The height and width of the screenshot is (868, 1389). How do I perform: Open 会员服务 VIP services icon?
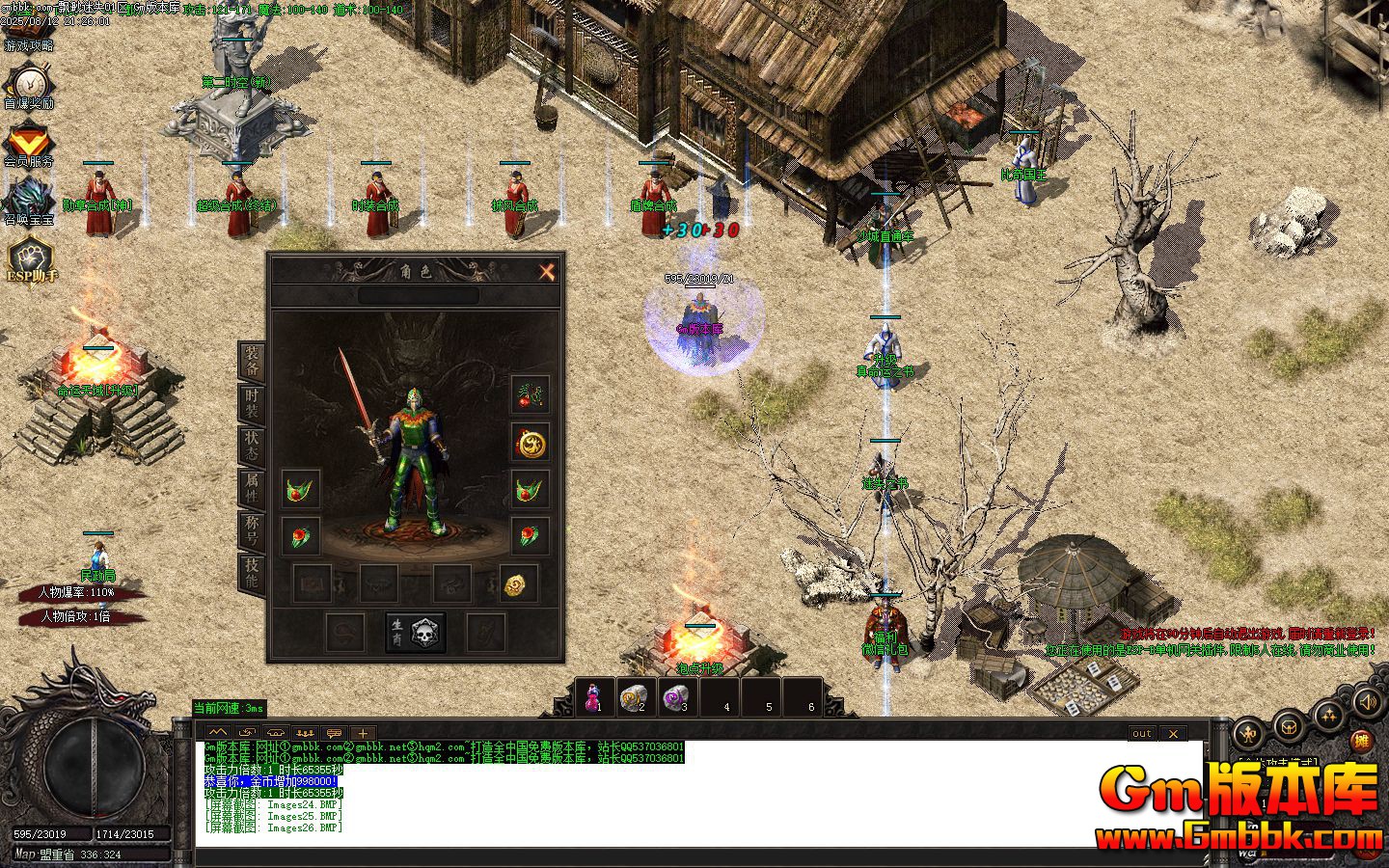click(x=31, y=140)
